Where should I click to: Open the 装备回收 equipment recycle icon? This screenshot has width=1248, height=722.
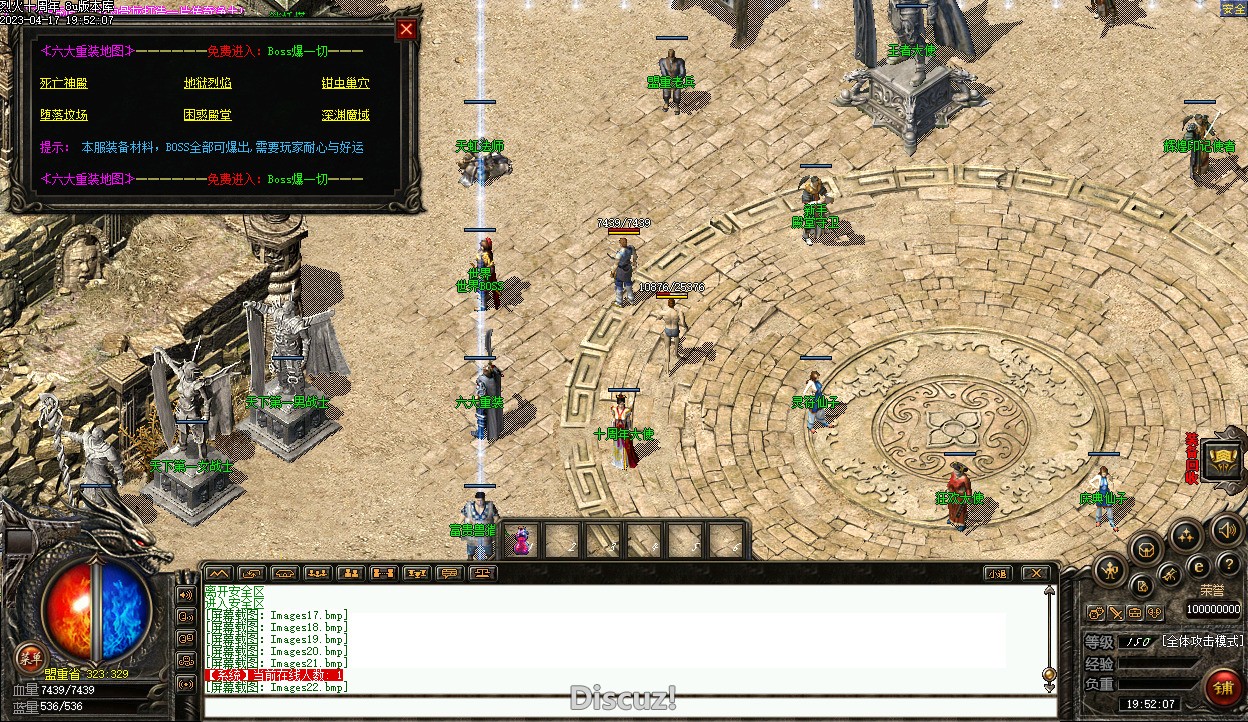(x=1221, y=458)
